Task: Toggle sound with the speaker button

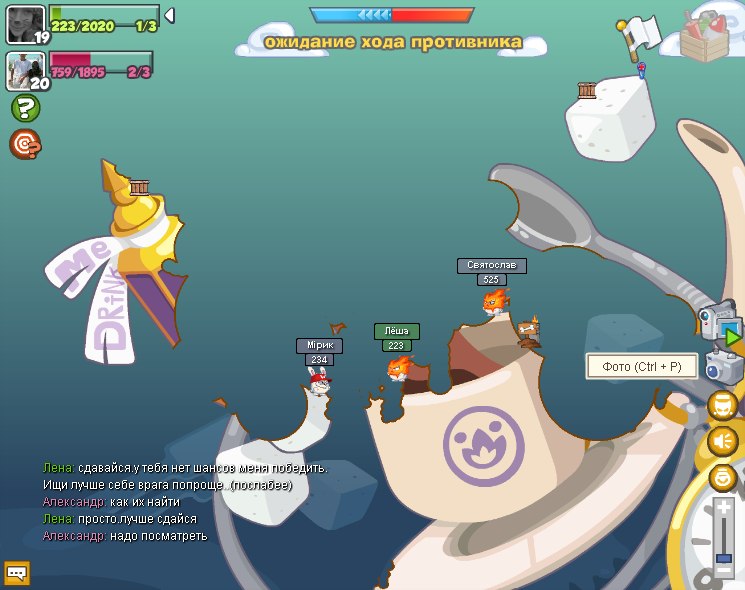Action: coord(722,440)
